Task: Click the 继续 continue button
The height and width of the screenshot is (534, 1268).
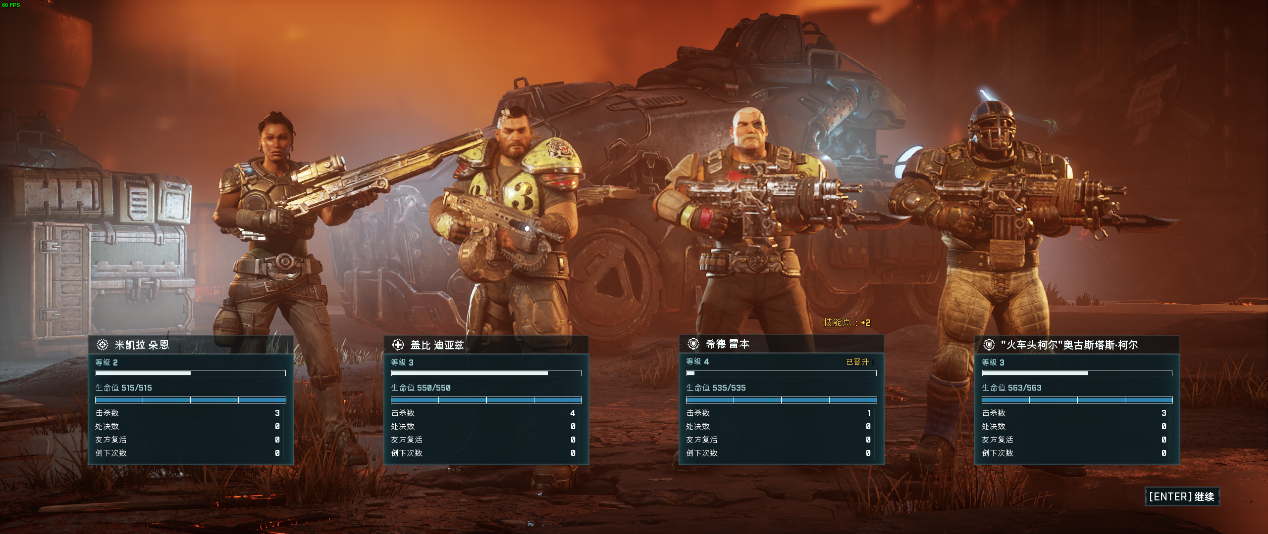Action: point(1182,496)
